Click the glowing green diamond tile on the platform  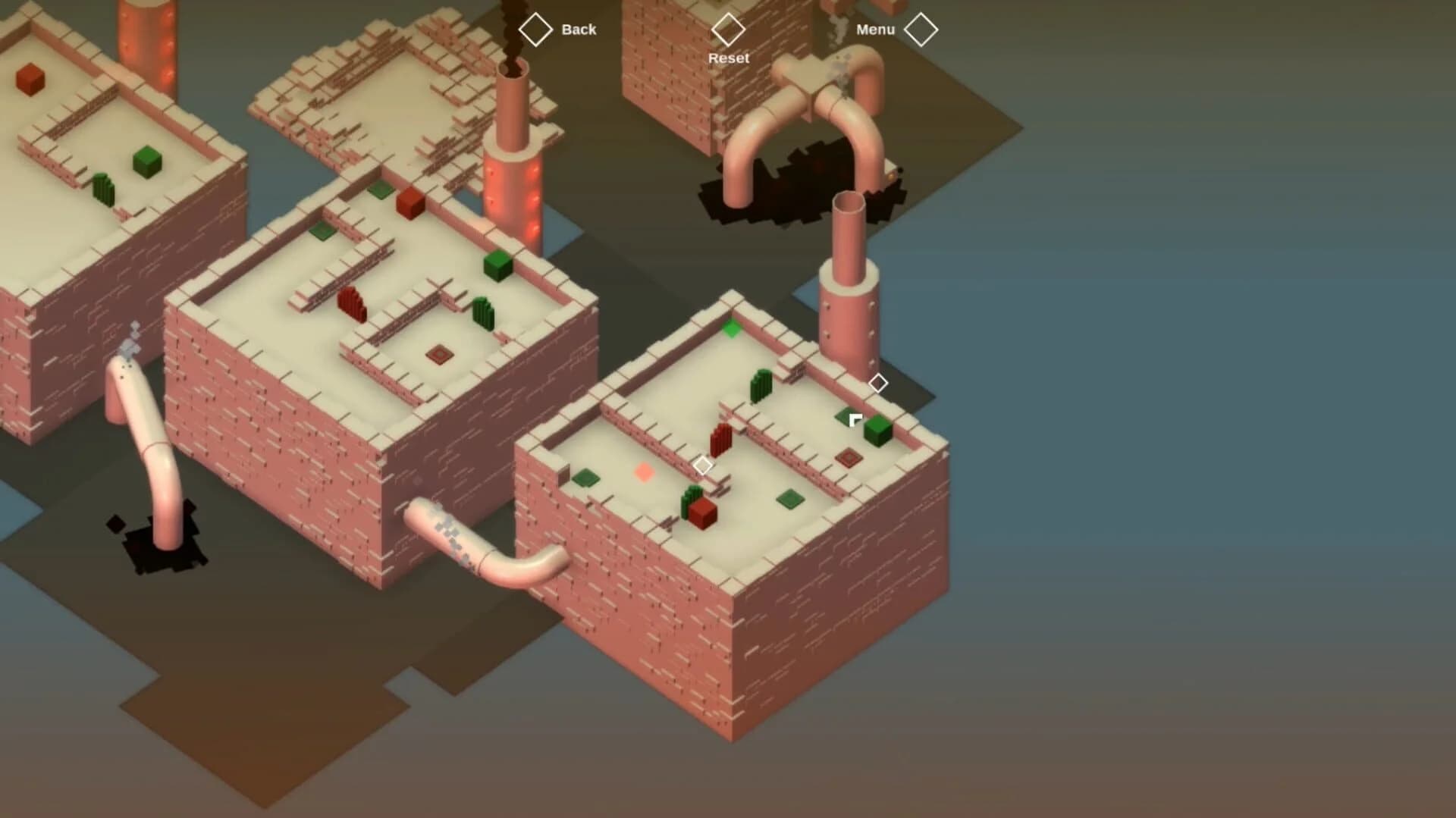[x=730, y=330]
